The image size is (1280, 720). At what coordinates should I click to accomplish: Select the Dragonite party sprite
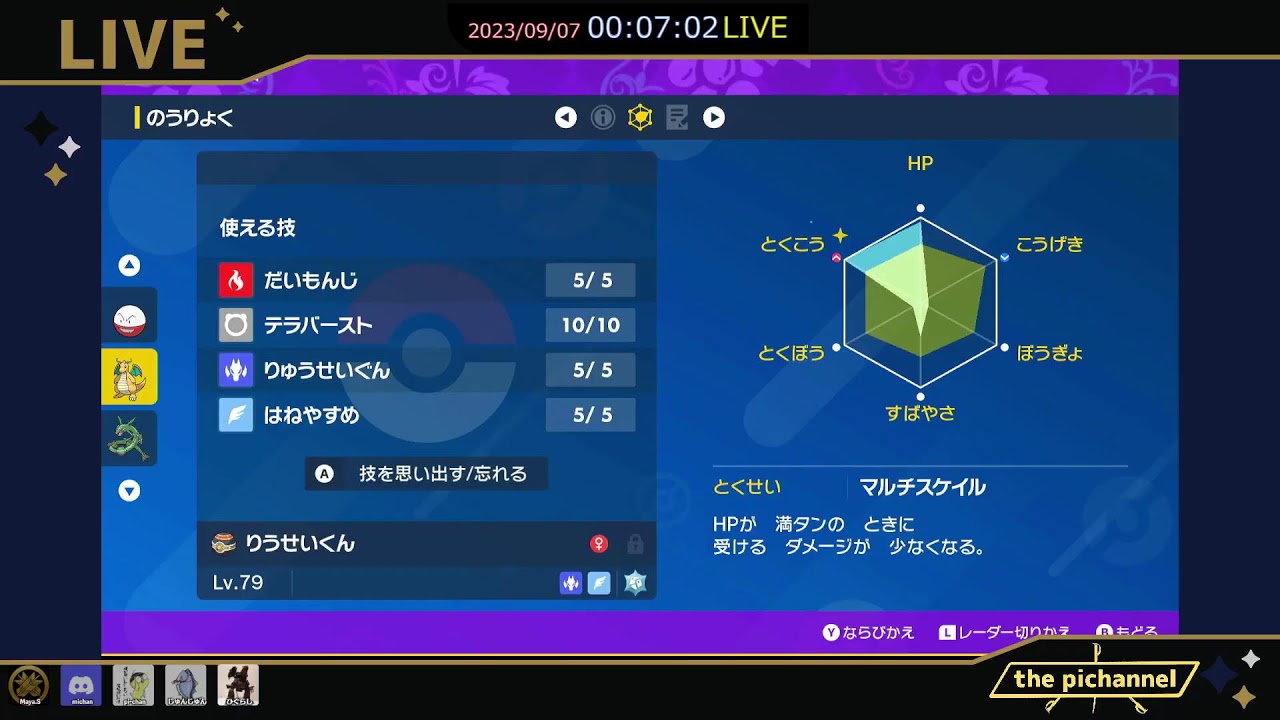(x=129, y=377)
